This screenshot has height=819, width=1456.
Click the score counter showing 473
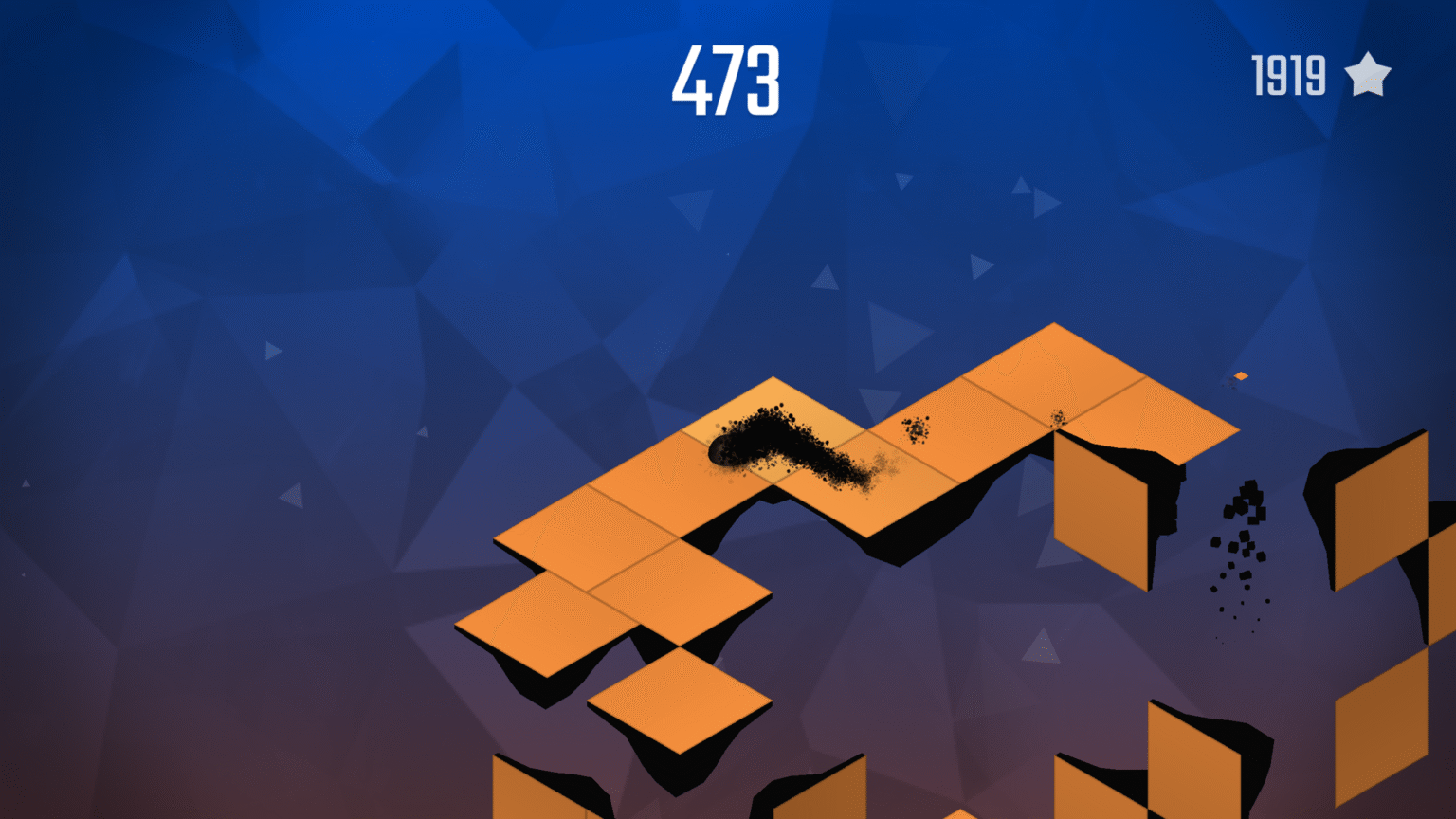[728, 81]
